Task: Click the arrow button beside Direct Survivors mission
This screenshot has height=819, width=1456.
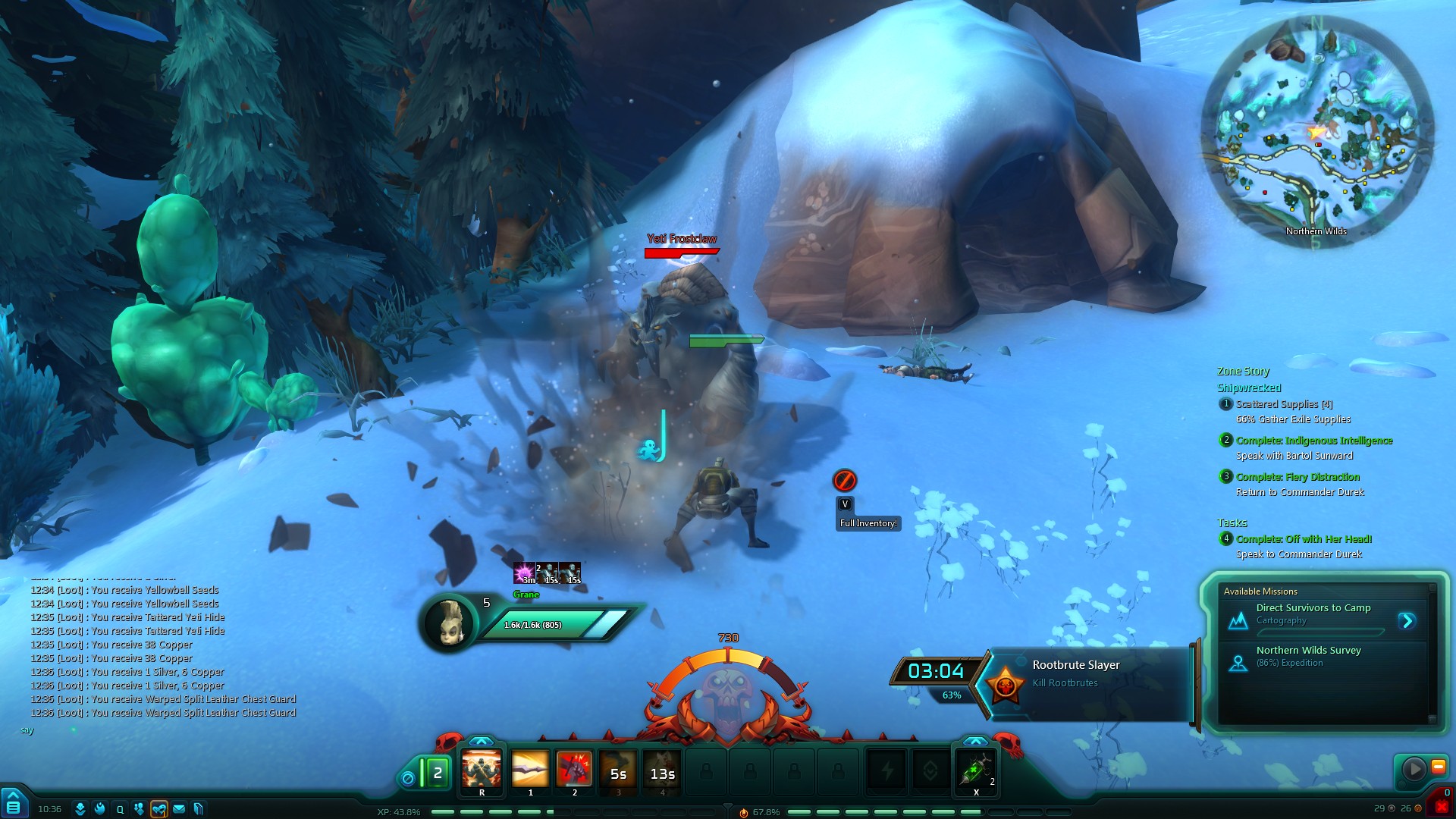Action: (x=1407, y=621)
